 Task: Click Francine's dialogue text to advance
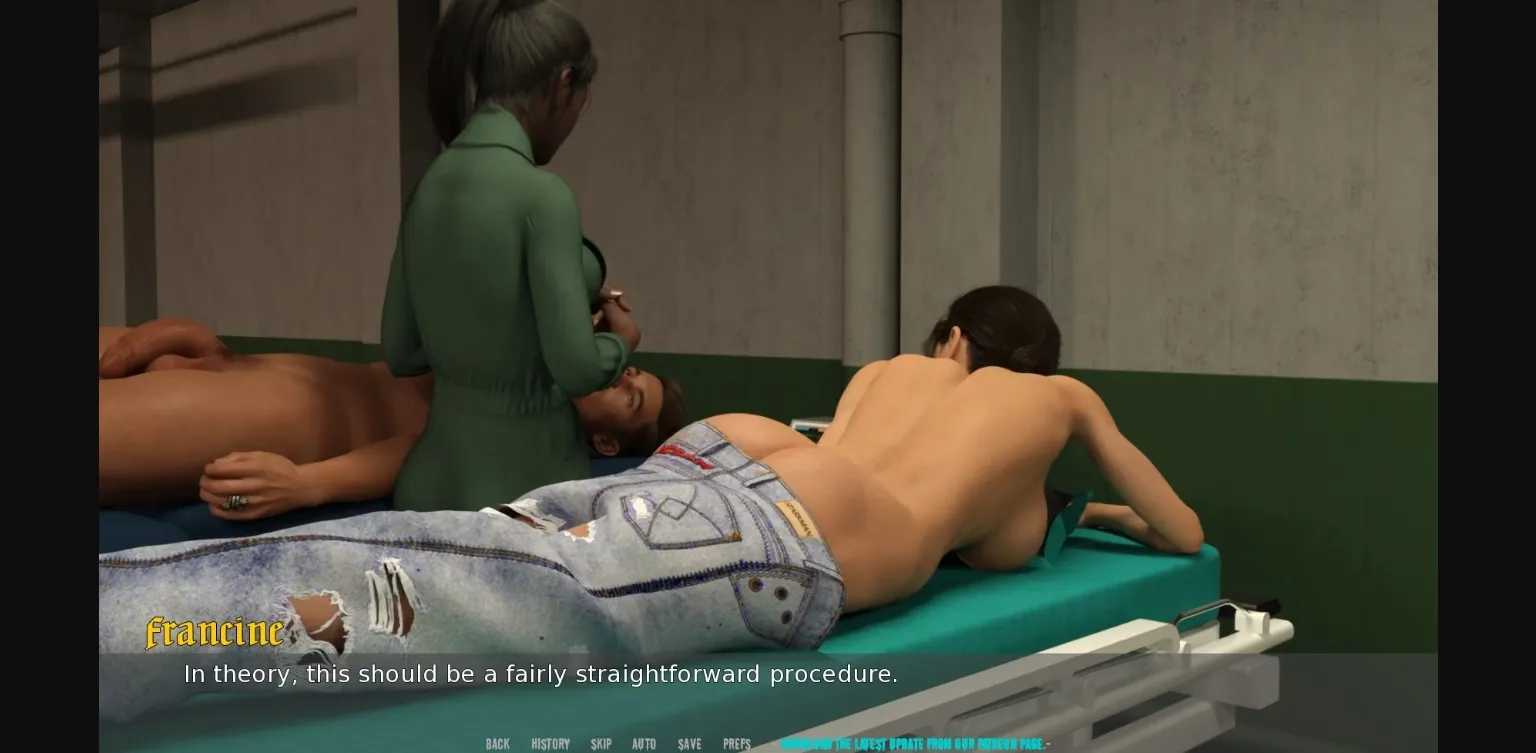[x=540, y=674]
